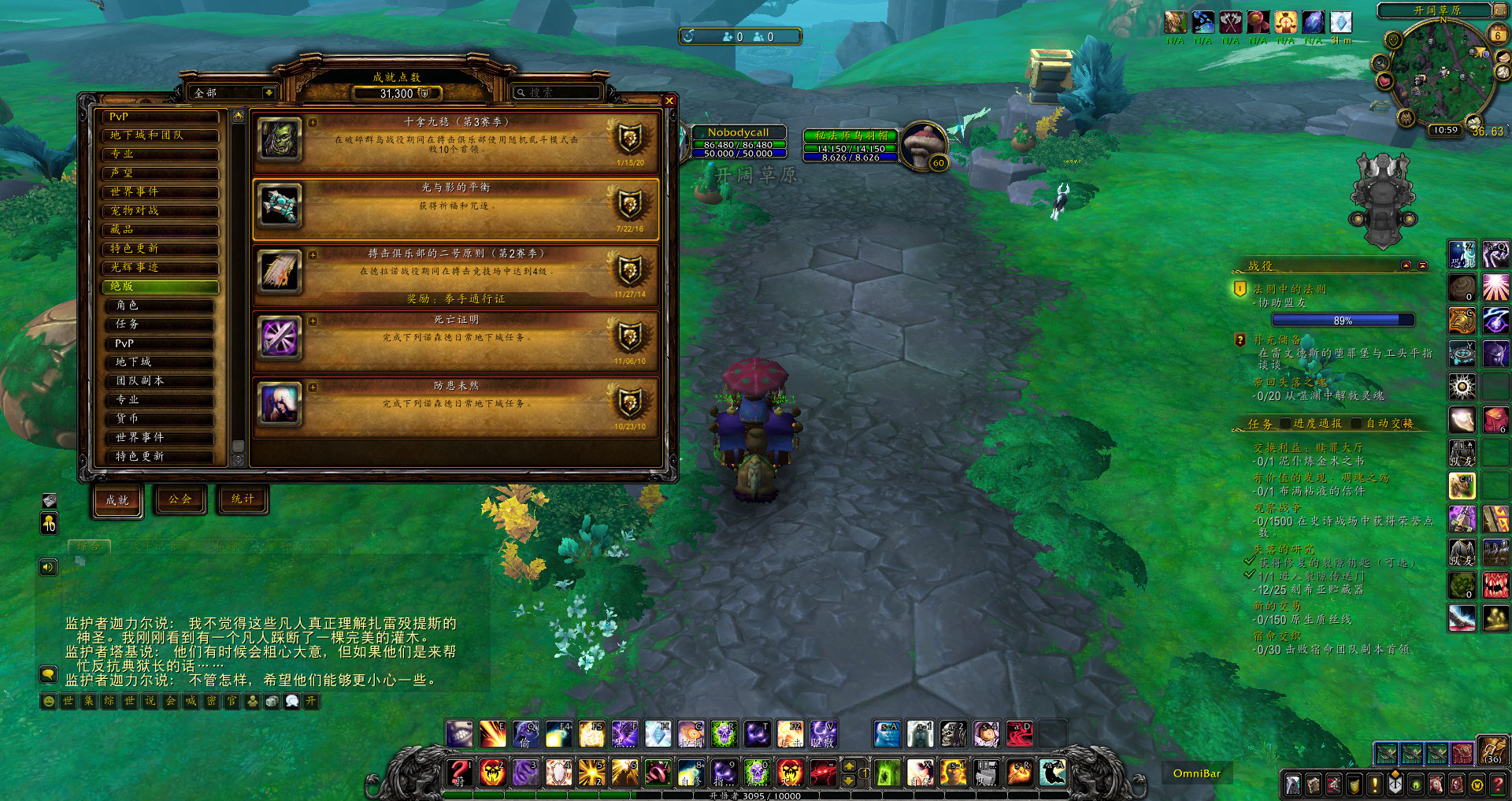Expand the 光与影的平衡 achievement row
The width and height of the screenshot is (1512, 801).
[x=455, y=209]
